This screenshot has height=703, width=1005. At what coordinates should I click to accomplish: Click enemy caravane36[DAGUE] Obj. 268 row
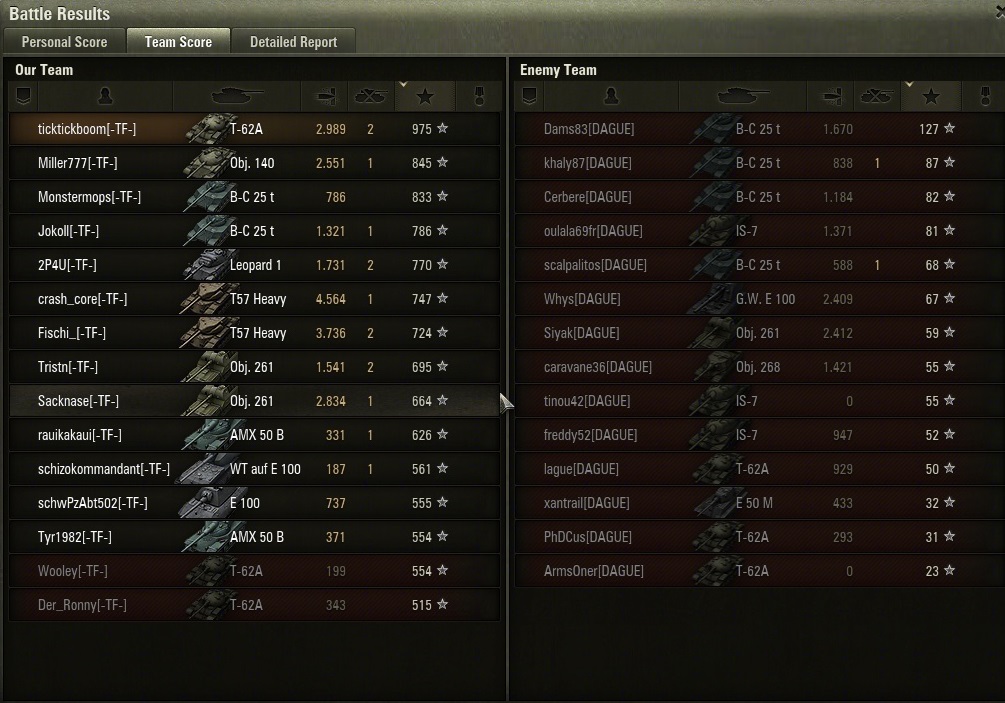coord(598,367)
